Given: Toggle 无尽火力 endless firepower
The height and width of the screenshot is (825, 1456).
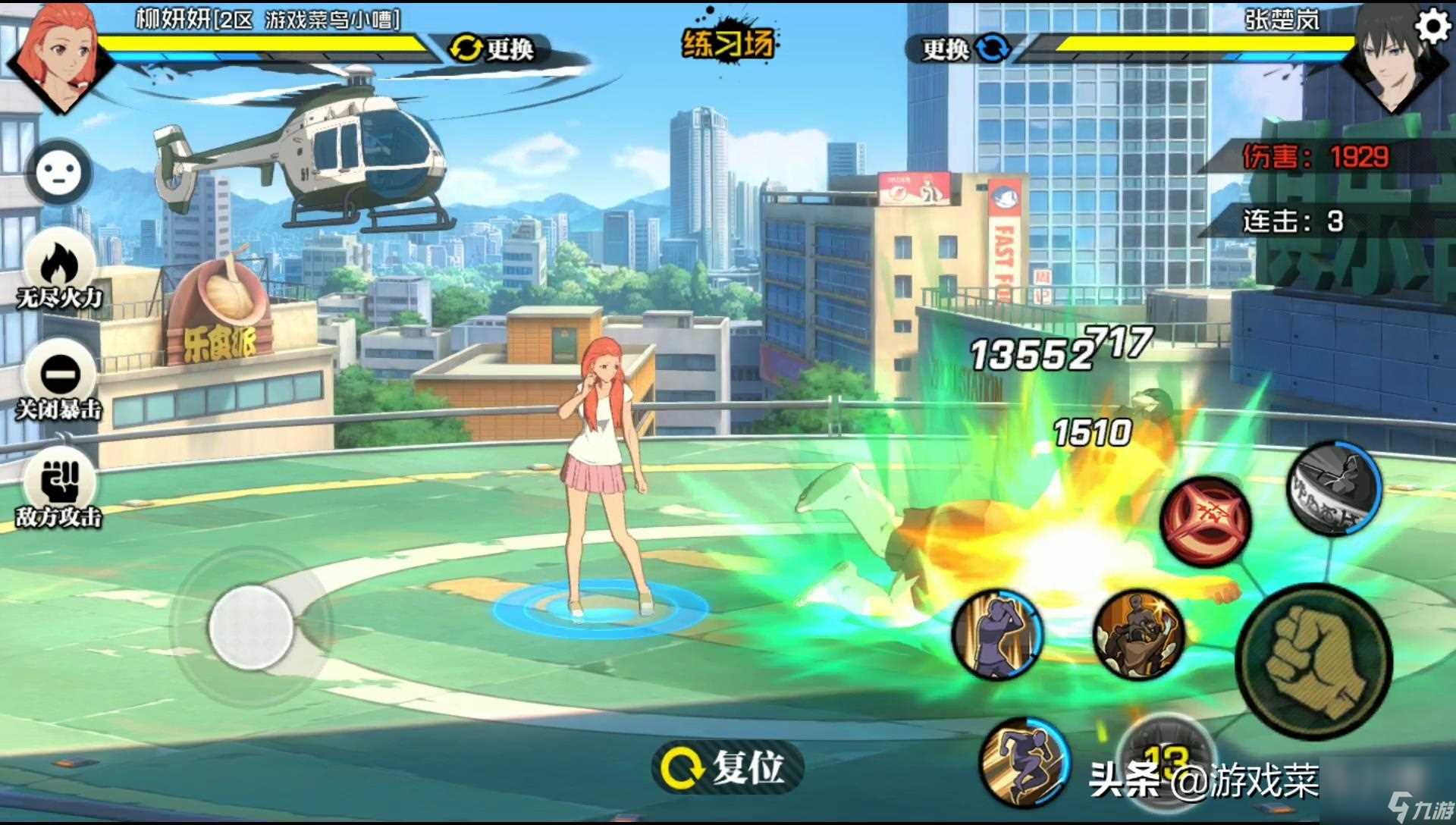Looking at the screenshot, I should point(59,273).
